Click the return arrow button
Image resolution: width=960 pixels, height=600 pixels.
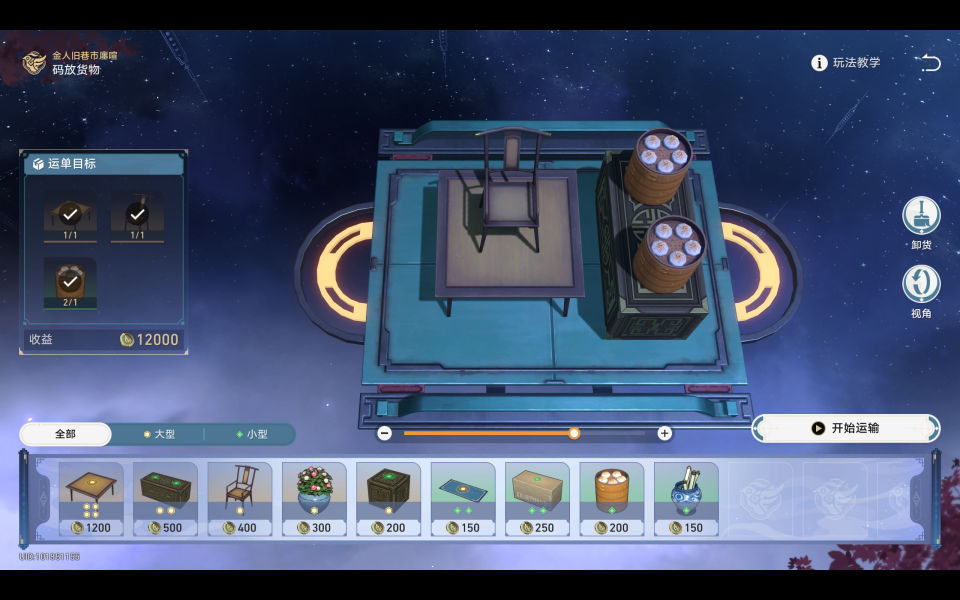coord(930,63)
